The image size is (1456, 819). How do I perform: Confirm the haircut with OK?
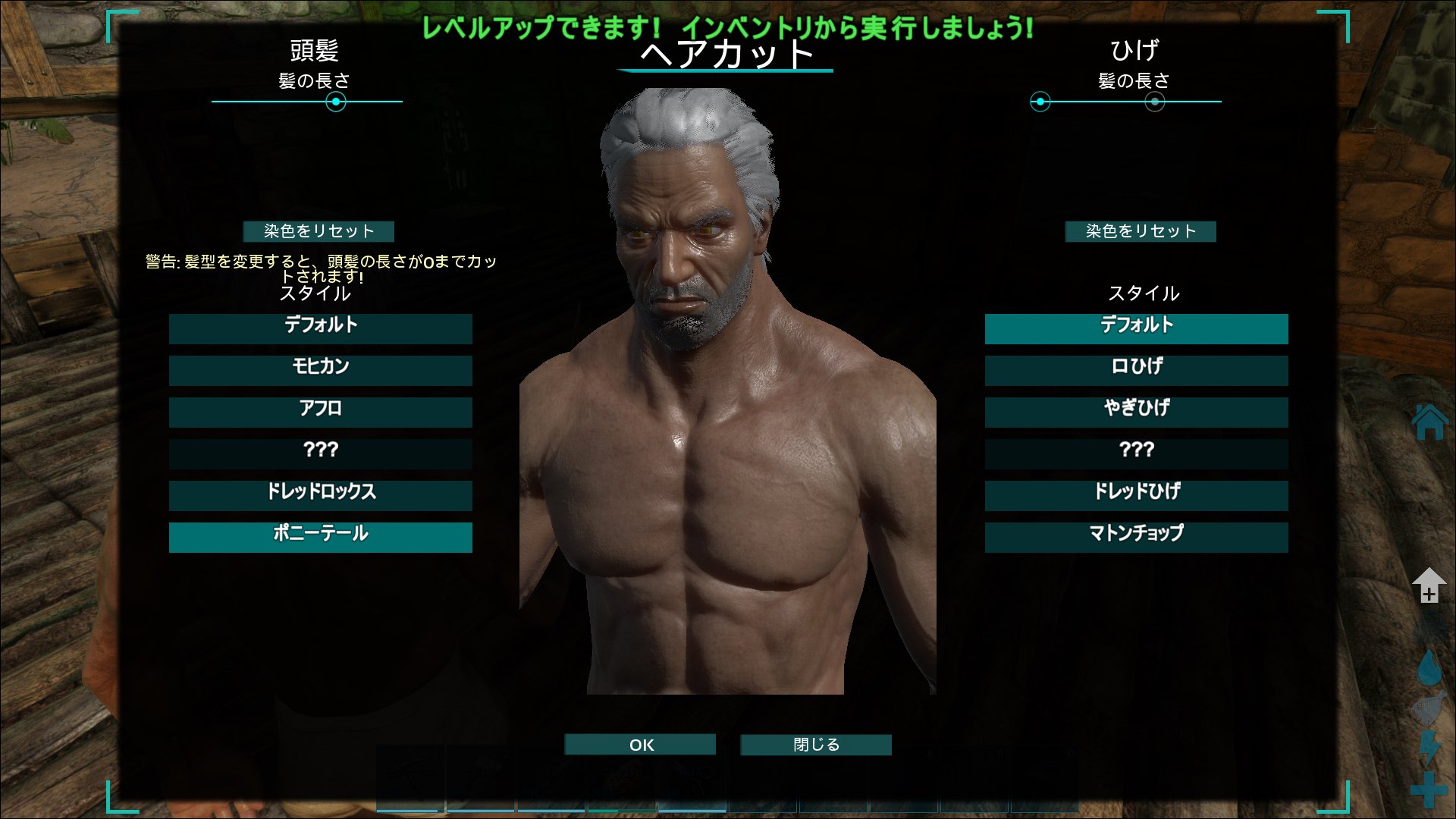tap(639, 745)
